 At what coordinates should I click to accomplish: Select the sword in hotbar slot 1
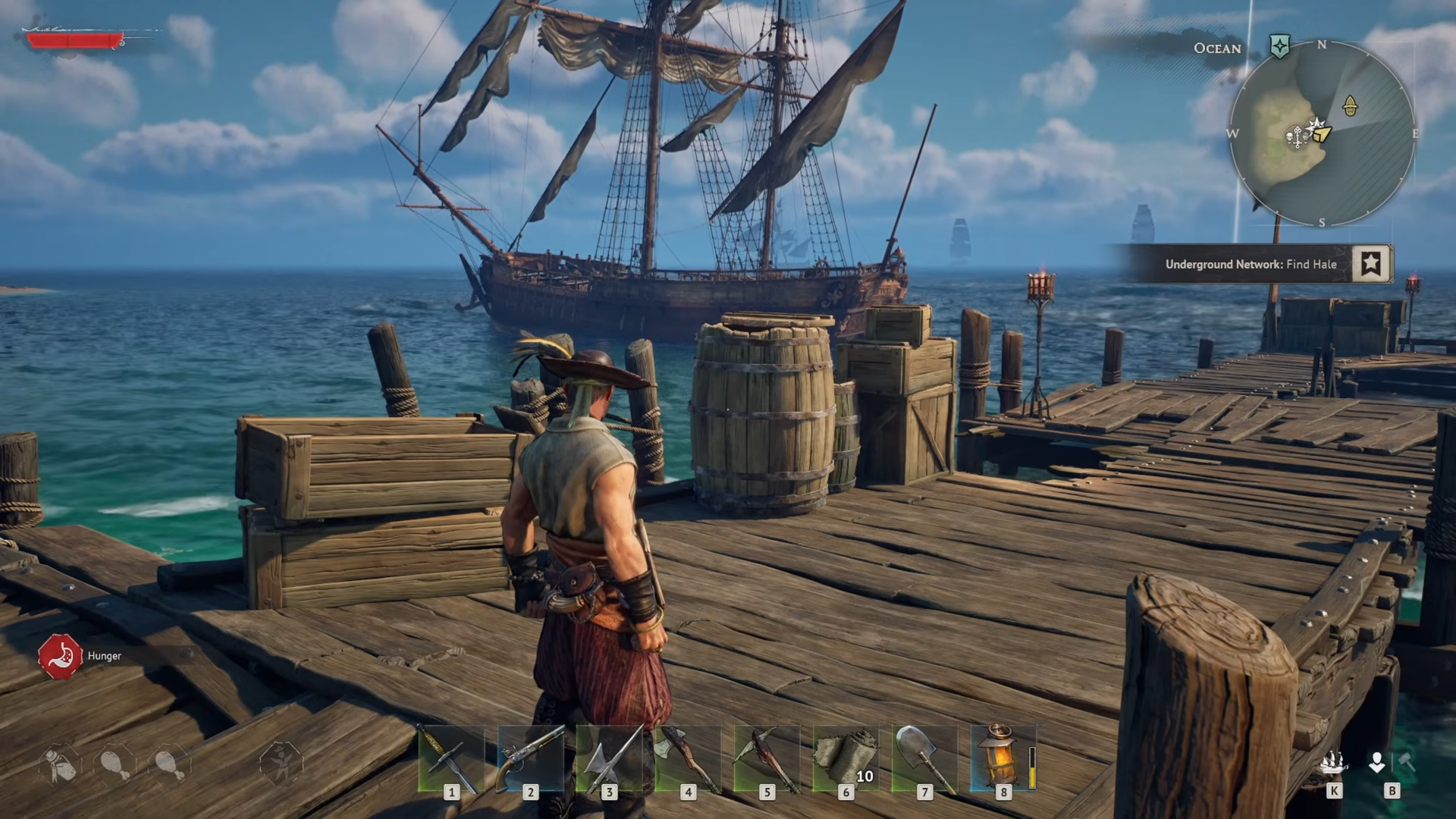click(450, 758)
